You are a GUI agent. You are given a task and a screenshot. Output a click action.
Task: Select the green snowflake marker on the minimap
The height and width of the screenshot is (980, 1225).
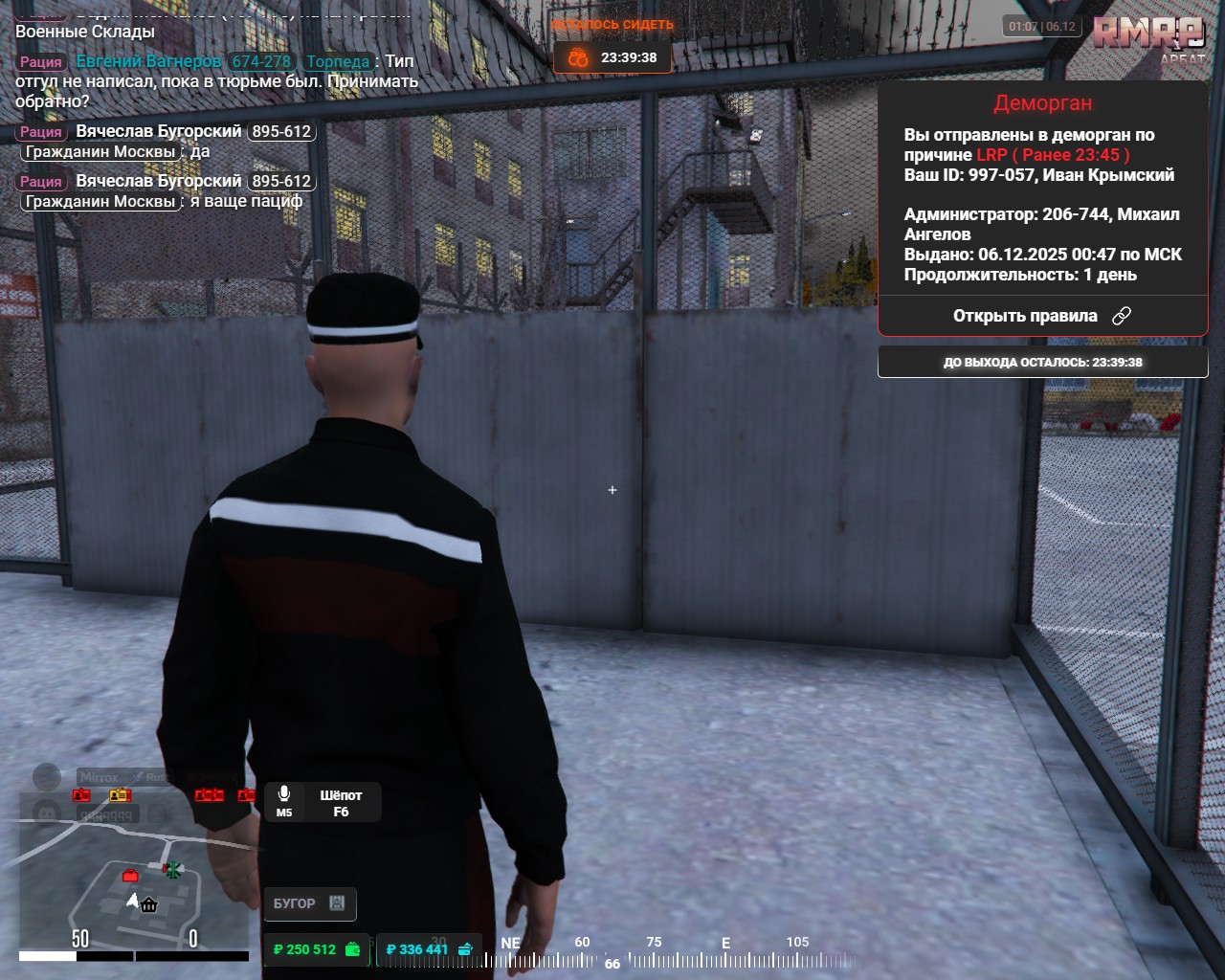click(x=172, y=869)
